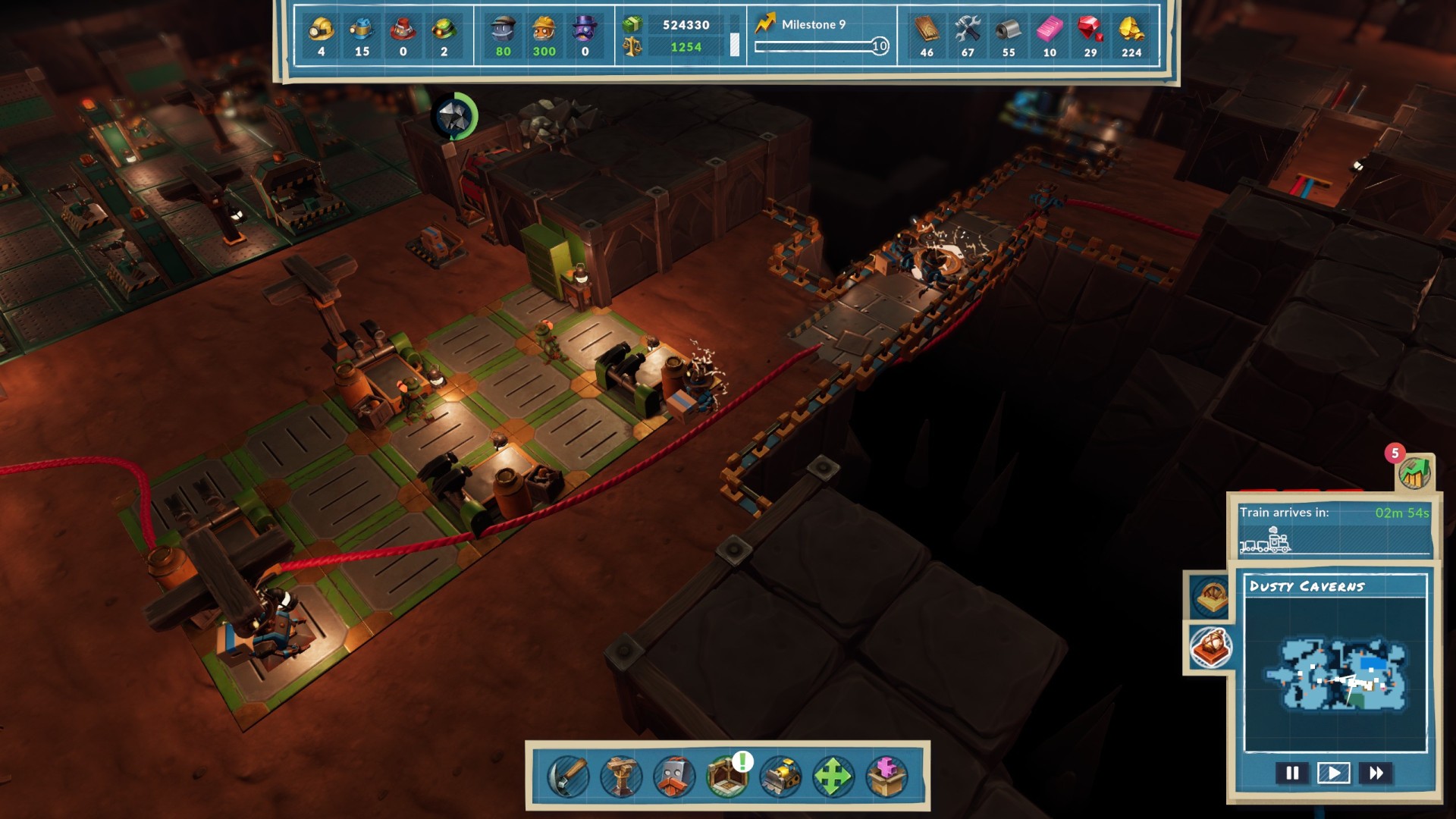
Task: Switch to the orange lantern map tab
Action: click(x=1210, y=647)
